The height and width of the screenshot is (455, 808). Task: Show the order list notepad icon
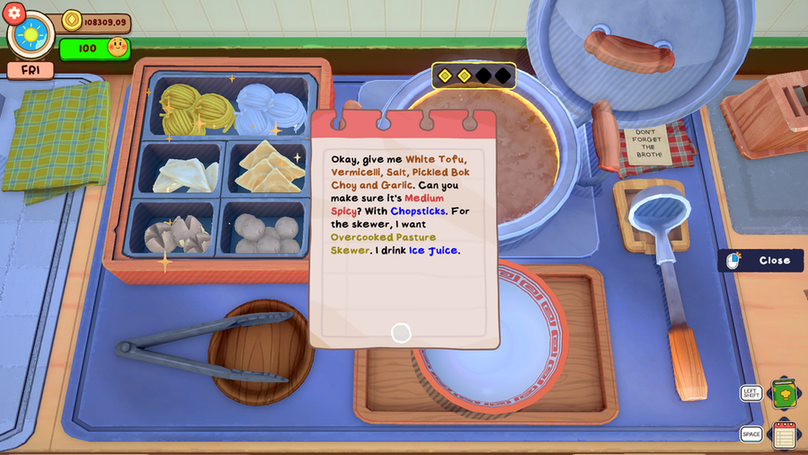coord(785,434)
